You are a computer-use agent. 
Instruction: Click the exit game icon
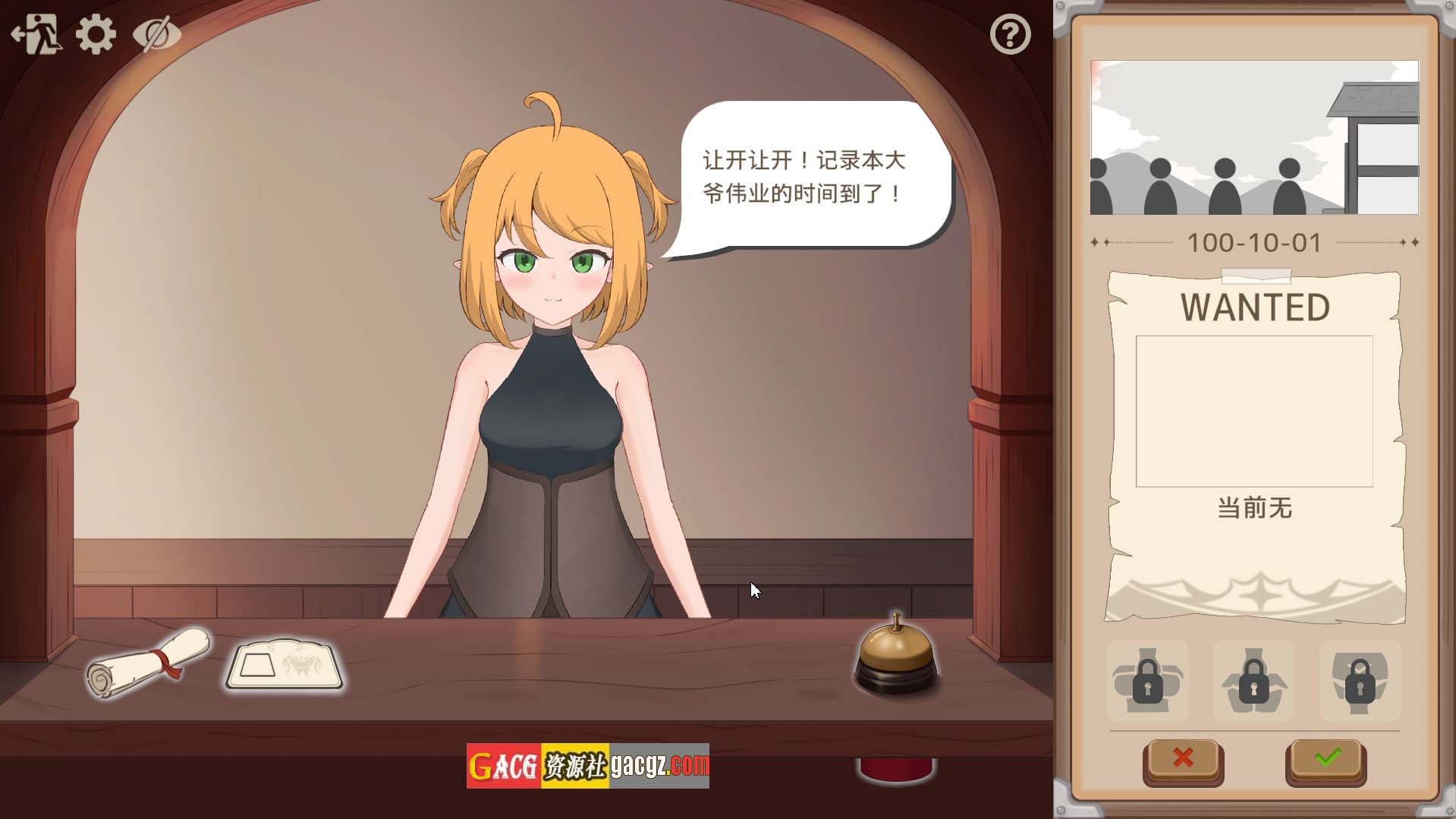coord(35,34)
